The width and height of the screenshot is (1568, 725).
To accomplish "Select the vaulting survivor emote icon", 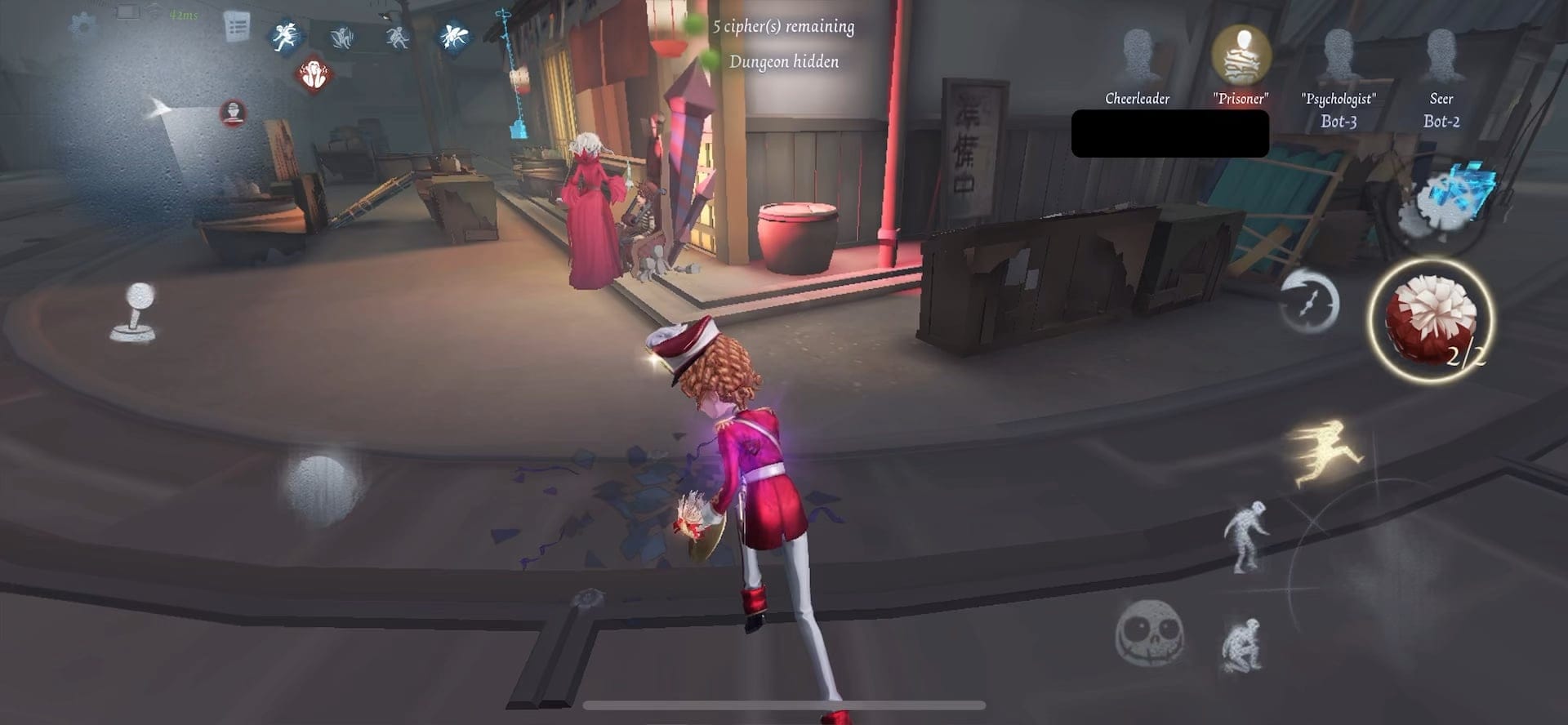I will click(x=343, y=37).
